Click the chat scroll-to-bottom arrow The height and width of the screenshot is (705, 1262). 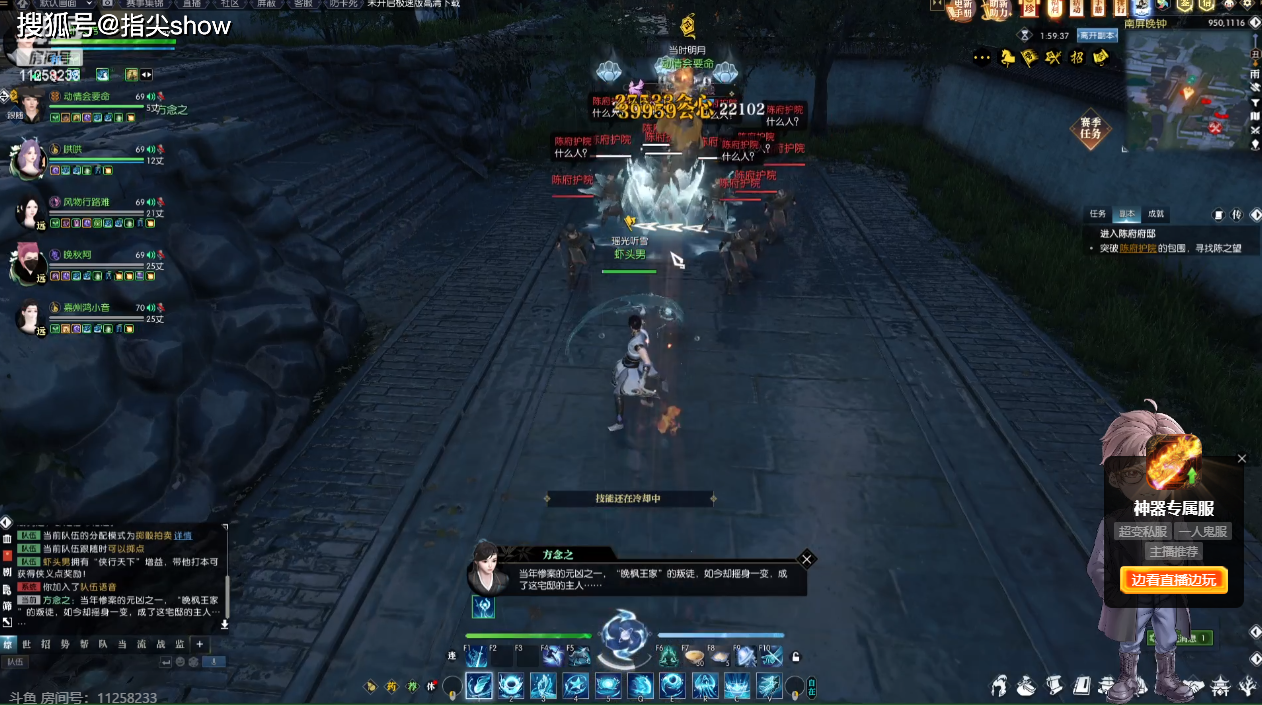pyautogui.click(x=224, y=624)
